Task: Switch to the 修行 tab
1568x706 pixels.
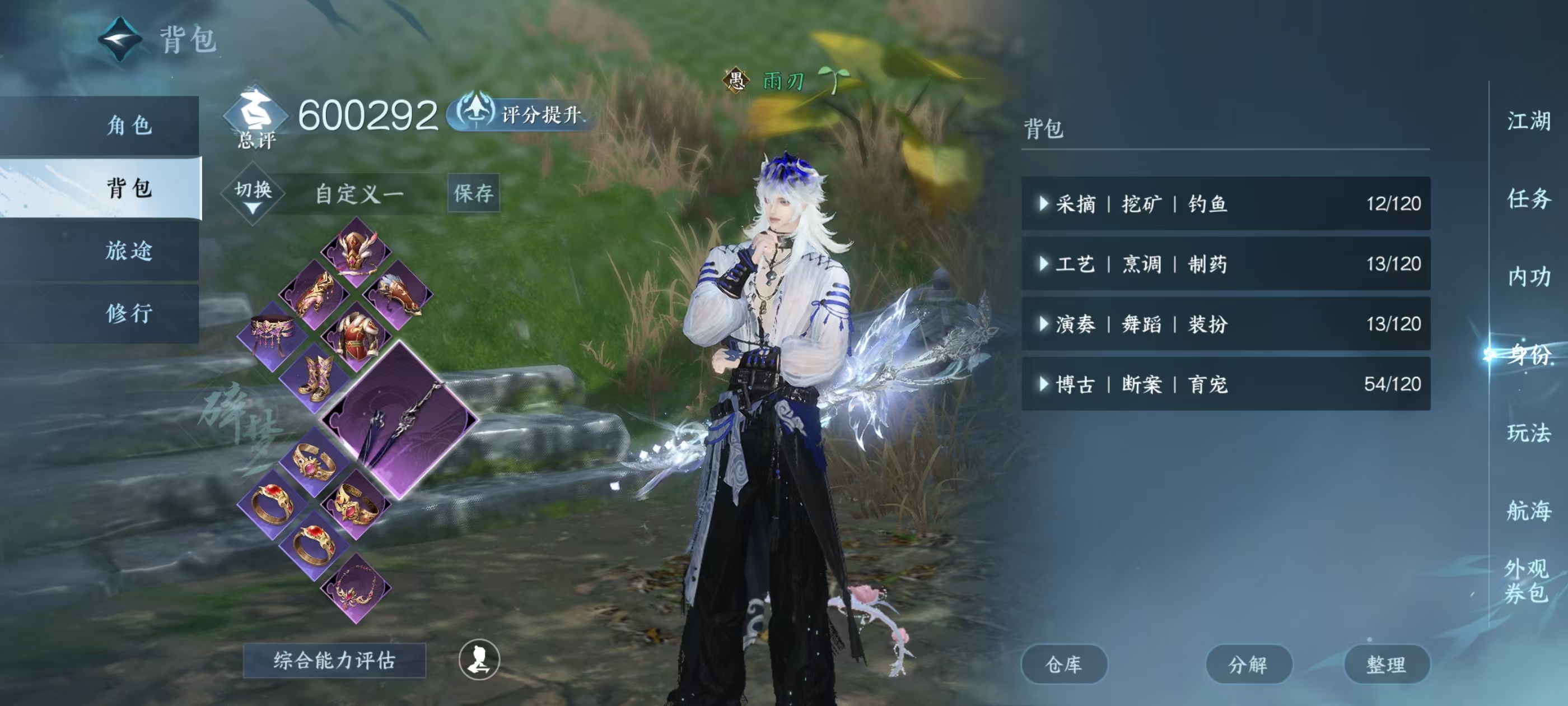Action: [128, 313]
